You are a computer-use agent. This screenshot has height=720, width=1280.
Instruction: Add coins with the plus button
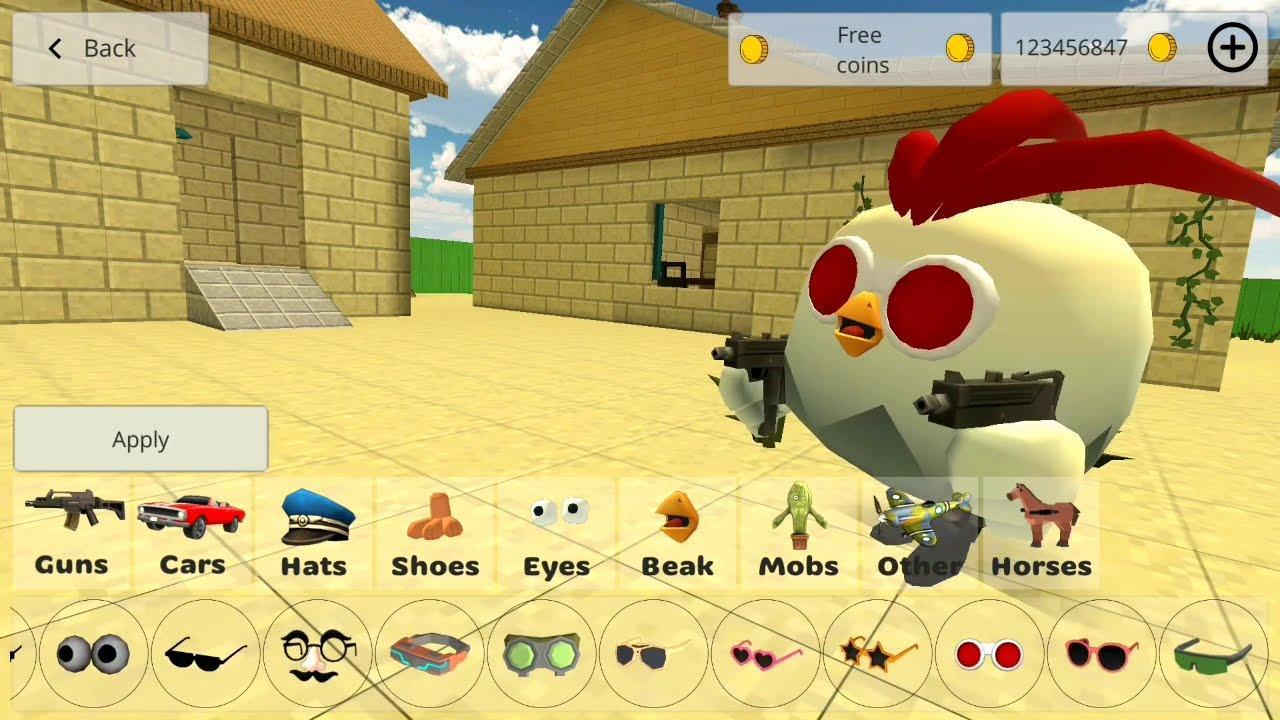[x=1232, y=47]
